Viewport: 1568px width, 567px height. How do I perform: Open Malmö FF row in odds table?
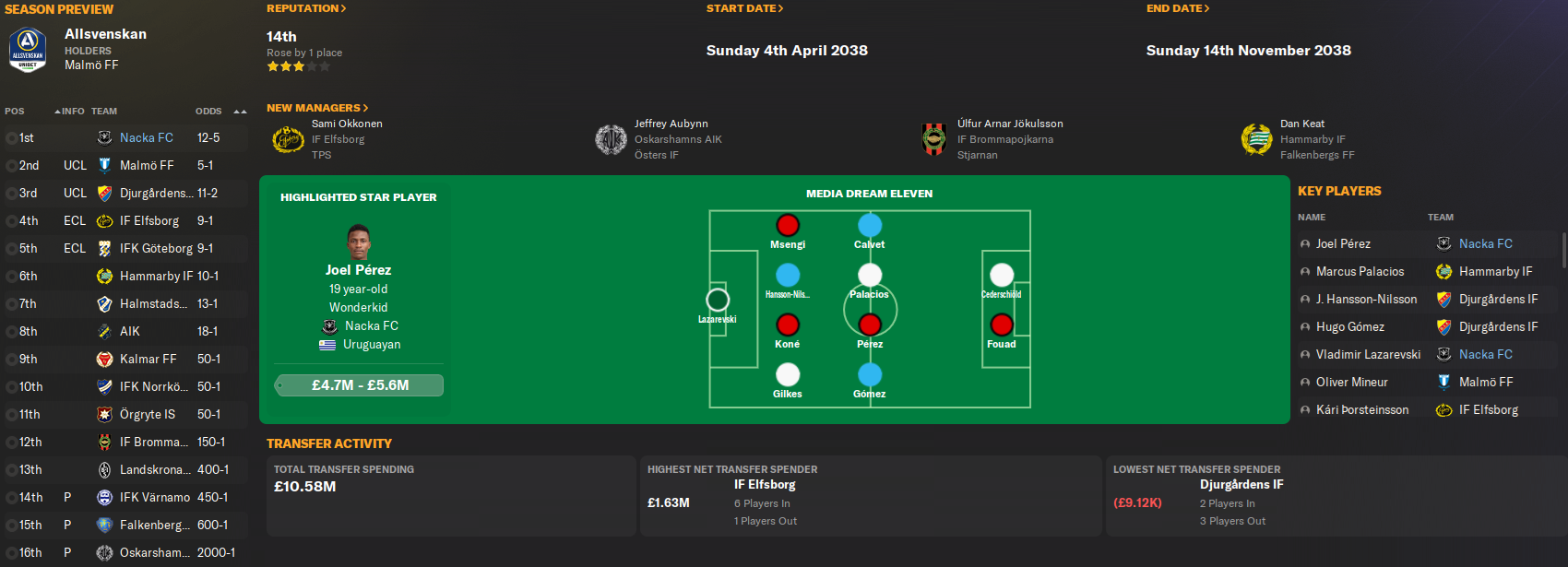pos(147,165)
